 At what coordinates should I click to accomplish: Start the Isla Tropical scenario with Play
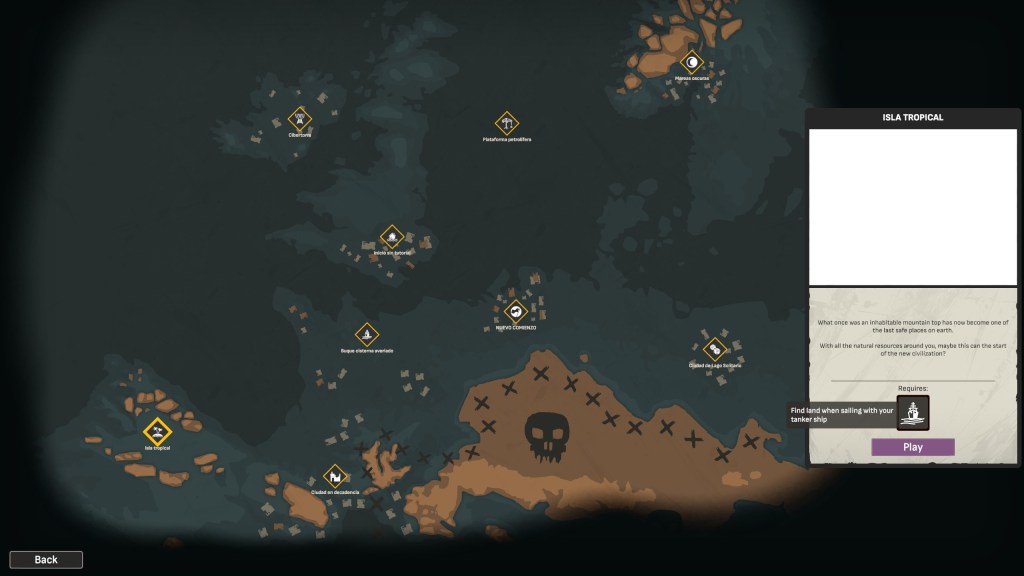(912, 447)
